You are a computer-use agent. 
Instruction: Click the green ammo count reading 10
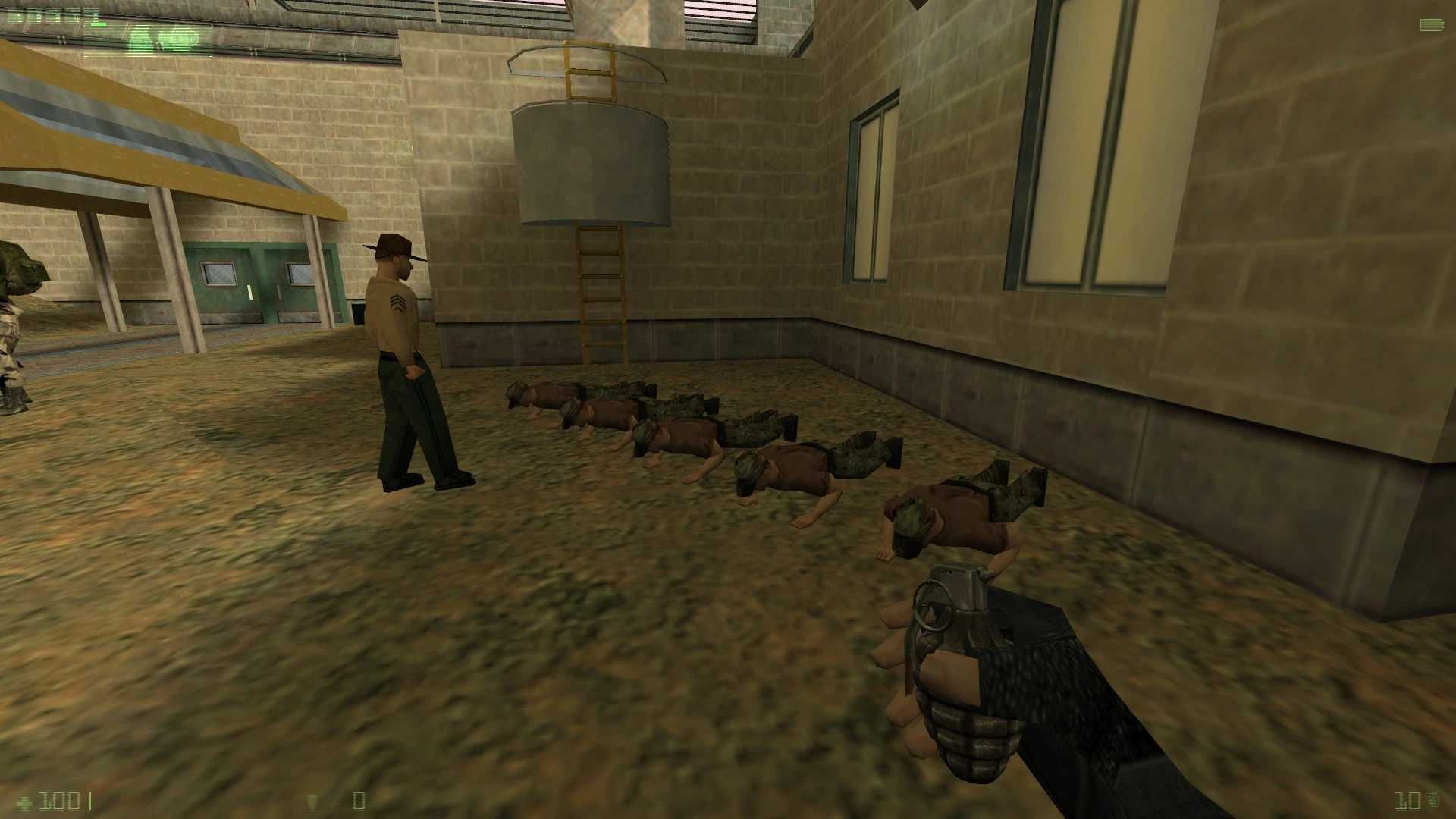pos(1407,802)
